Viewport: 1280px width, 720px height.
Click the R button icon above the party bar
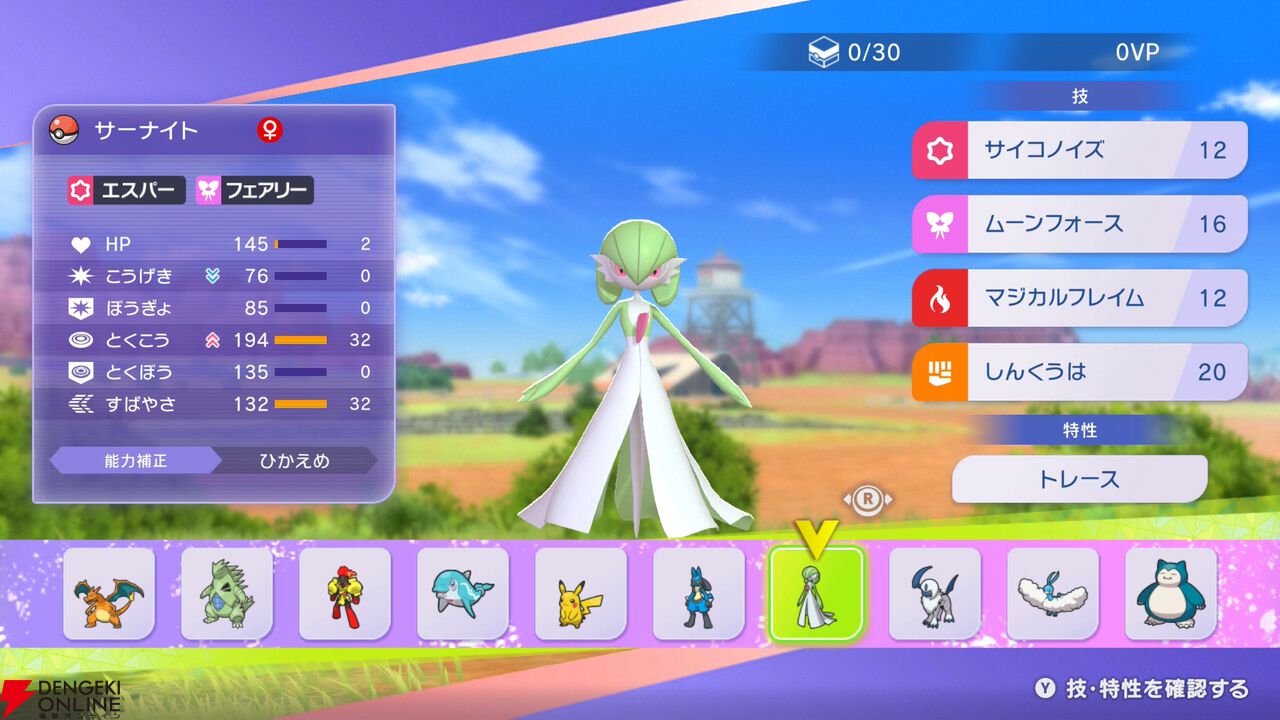(868, 499)
